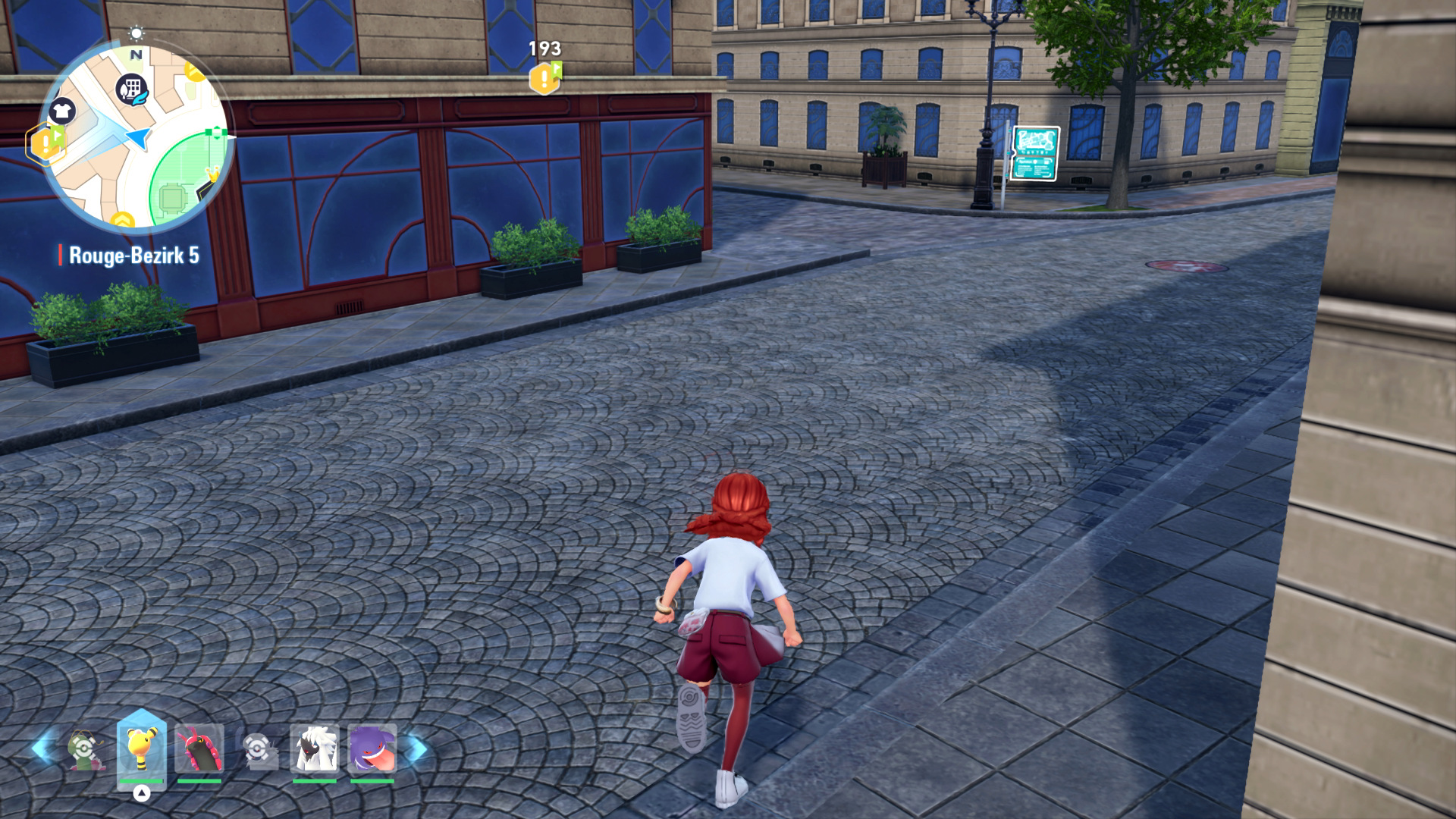This screenshot has height=819, width=1456.
Task: Open the circular minimap
Action: (x=136, y=138)
